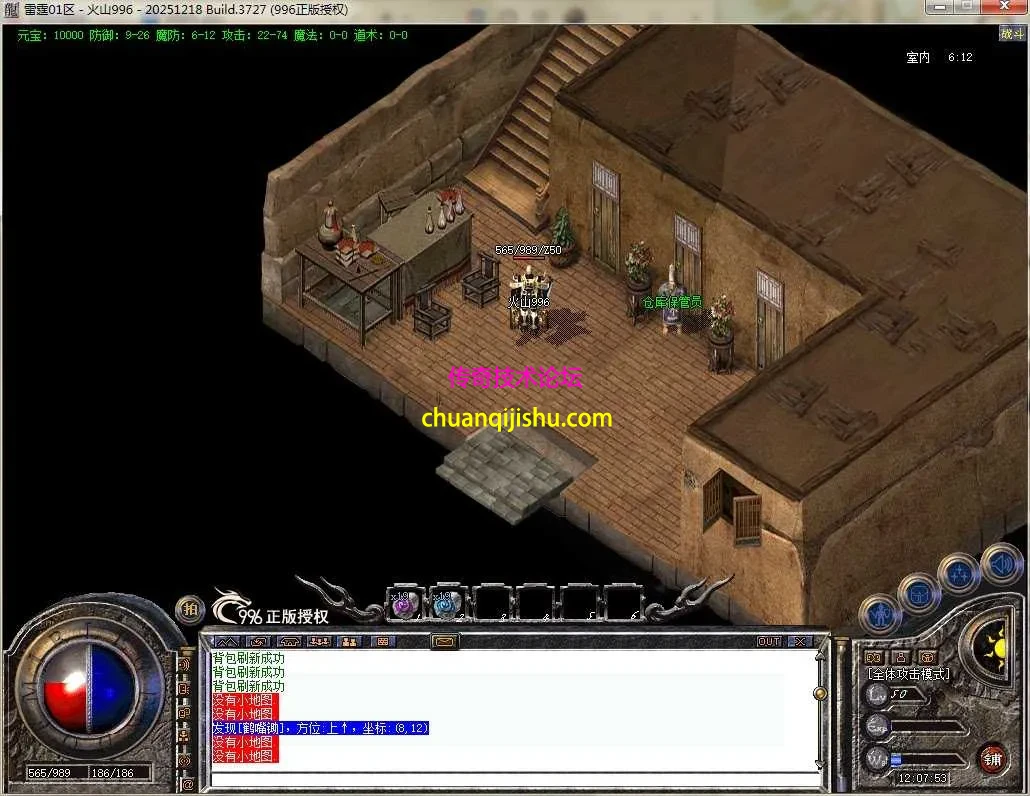Image resolution: width=1030 pixels, height=796 pixels.
Task: Select the @ chat channel button
Action: pyautogui.click(x=187, y=784)
